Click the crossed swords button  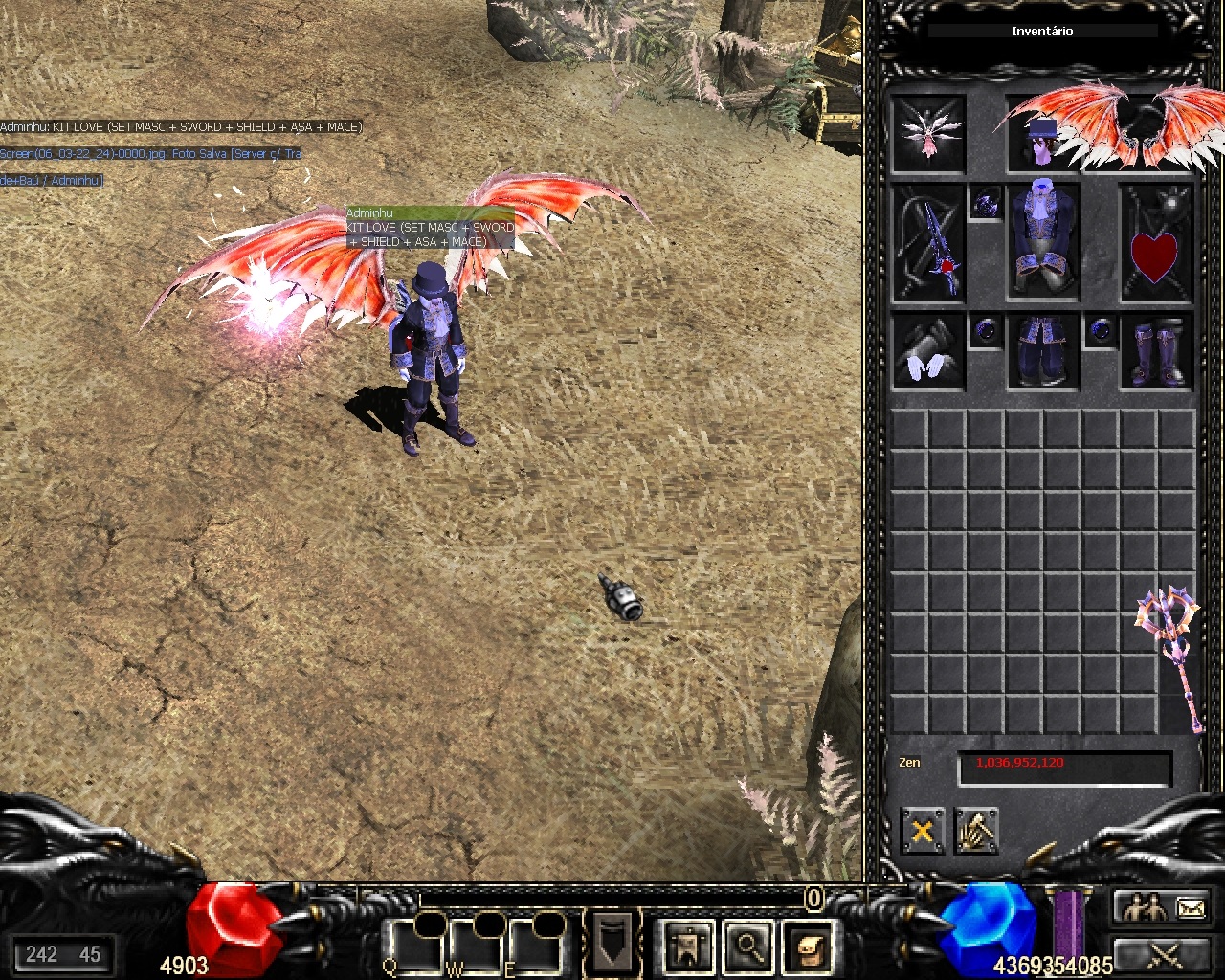[x=1163, y=954]
